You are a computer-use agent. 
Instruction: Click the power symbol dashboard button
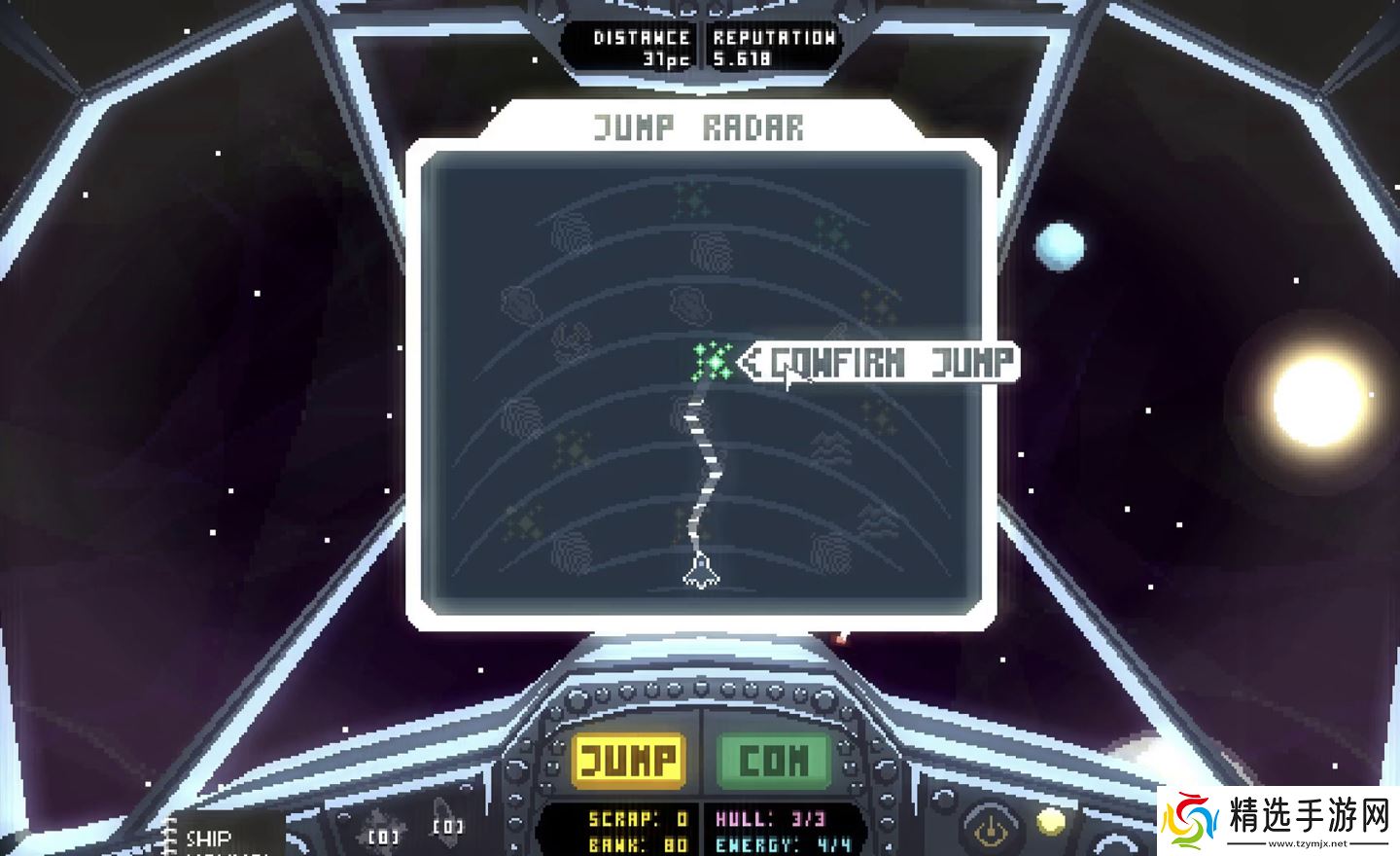tap(990, 828)
